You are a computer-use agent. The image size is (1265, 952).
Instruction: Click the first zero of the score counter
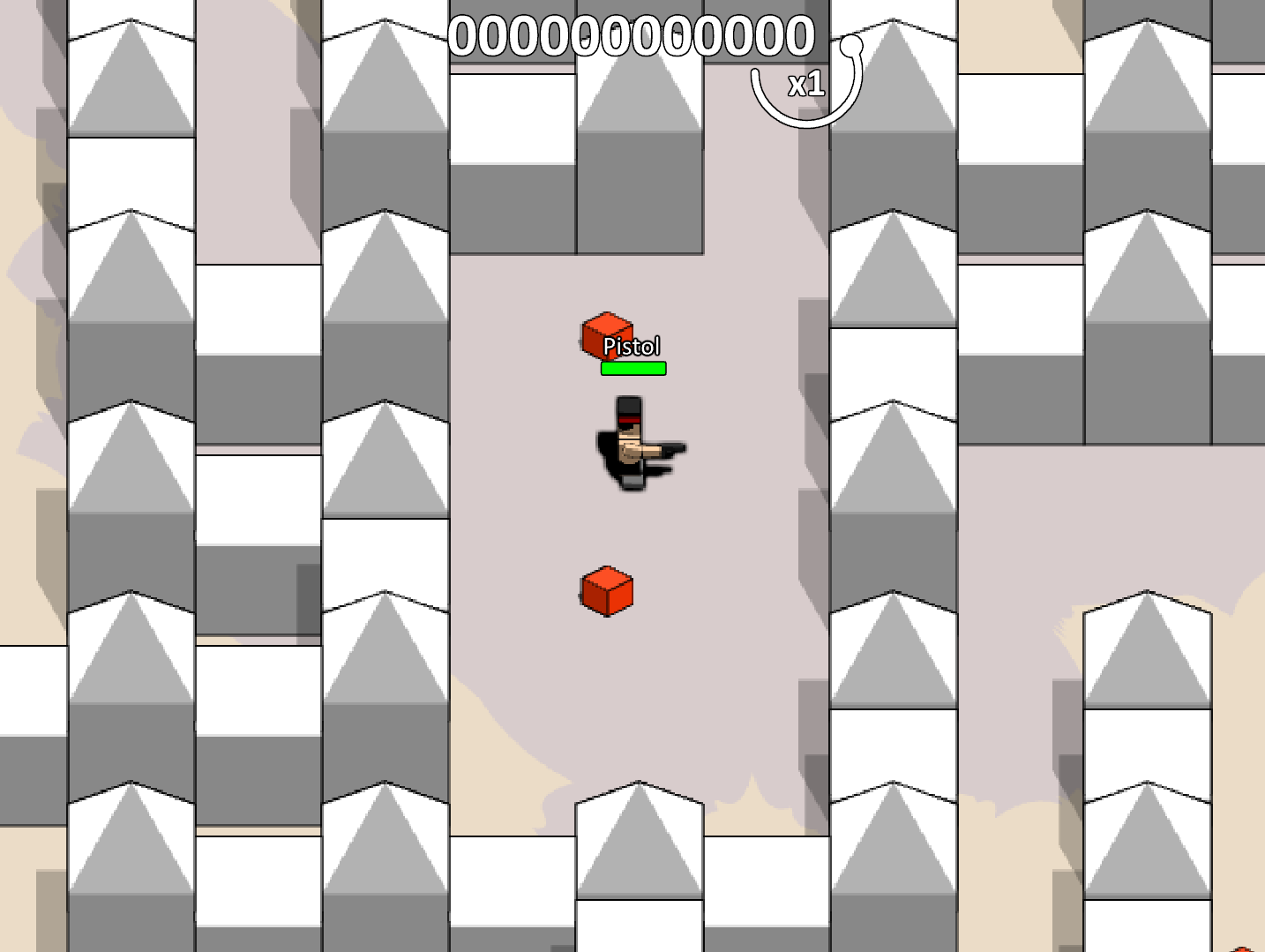pyautogui.click(x=462, y=35)
